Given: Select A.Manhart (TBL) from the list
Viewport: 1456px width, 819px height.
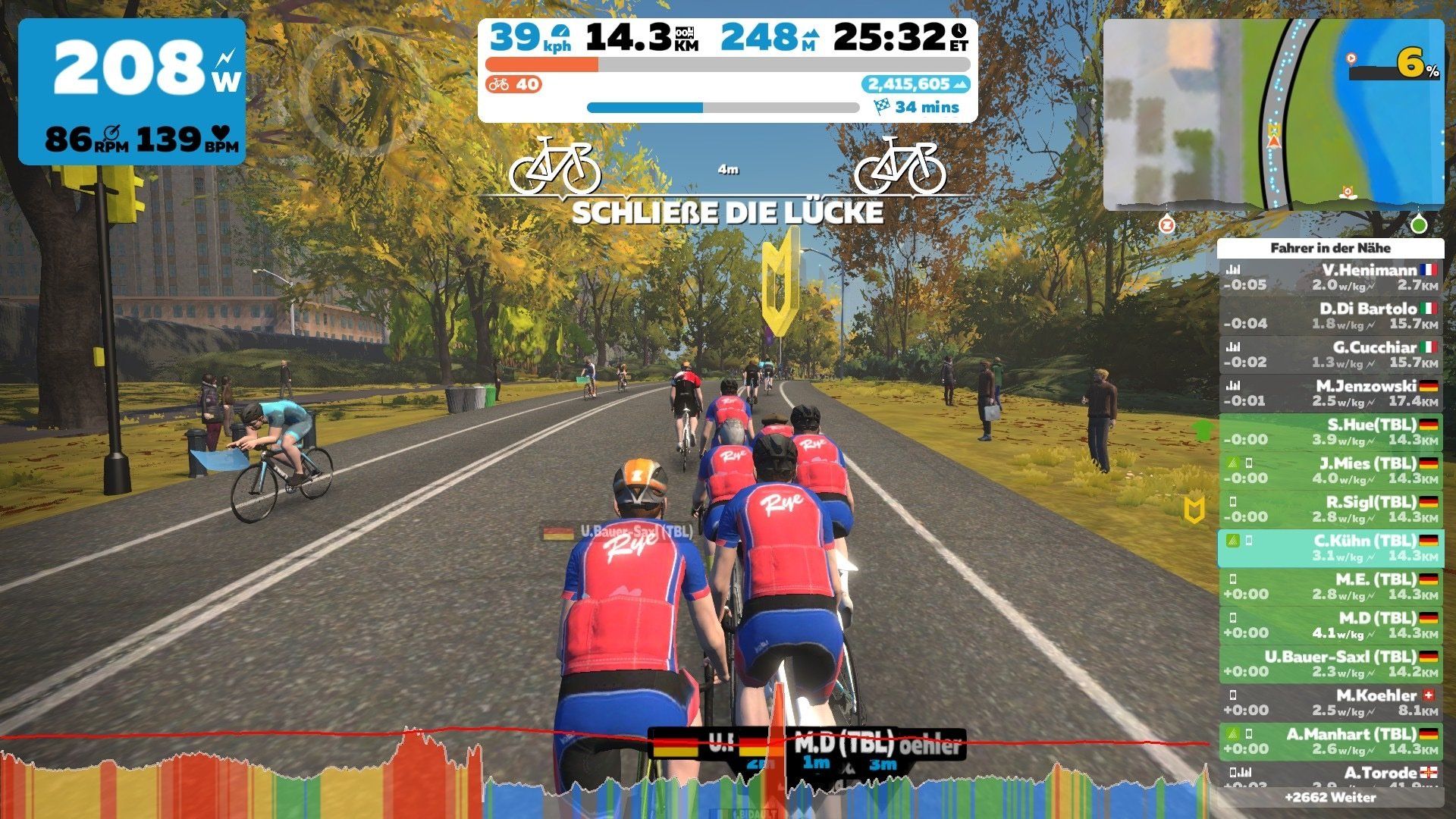Looking at the screenshot, I should pyautogui.click(x=1331, y=742).
